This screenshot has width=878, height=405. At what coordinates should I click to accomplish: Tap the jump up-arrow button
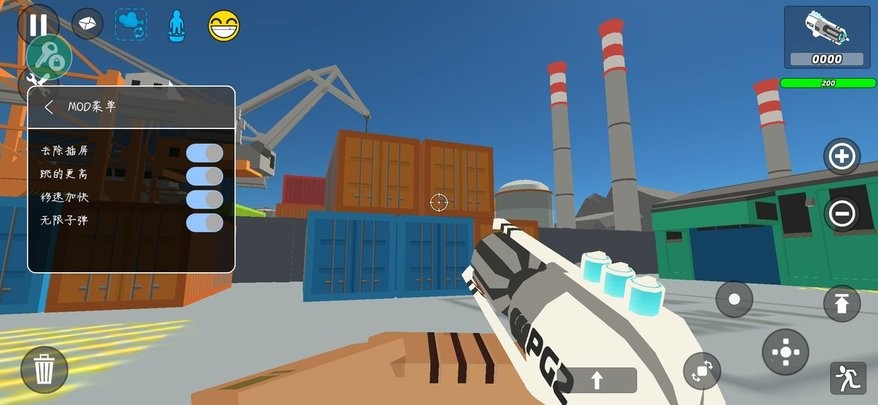[x=841, y=303]
